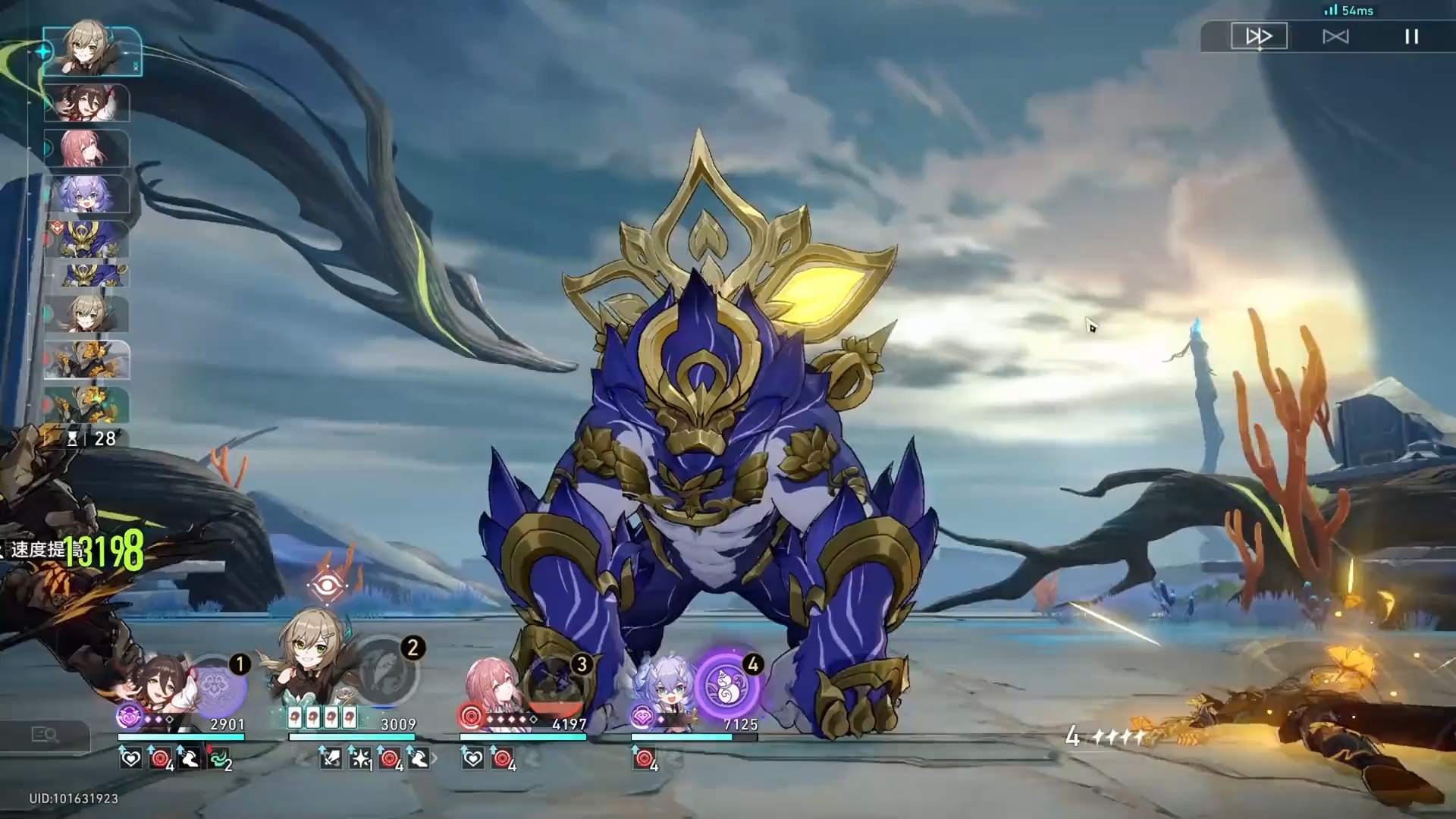The width and height of the screenshot is (1456, 819).
Task: Select the purple-haired girl portrait in action order
Action: coord(86,194)
